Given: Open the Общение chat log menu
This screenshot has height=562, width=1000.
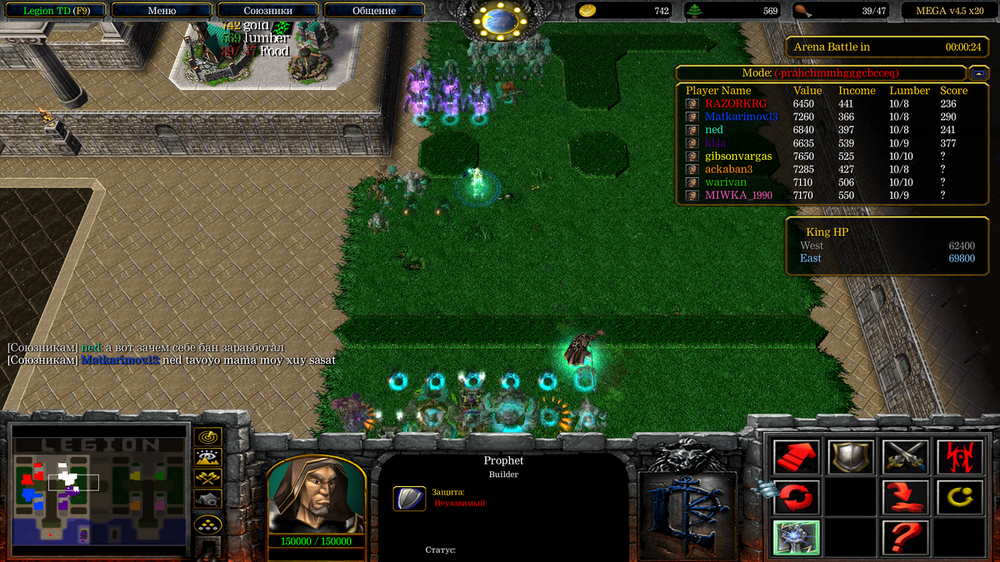Looking at the screenshot, I should pos(374,11).
